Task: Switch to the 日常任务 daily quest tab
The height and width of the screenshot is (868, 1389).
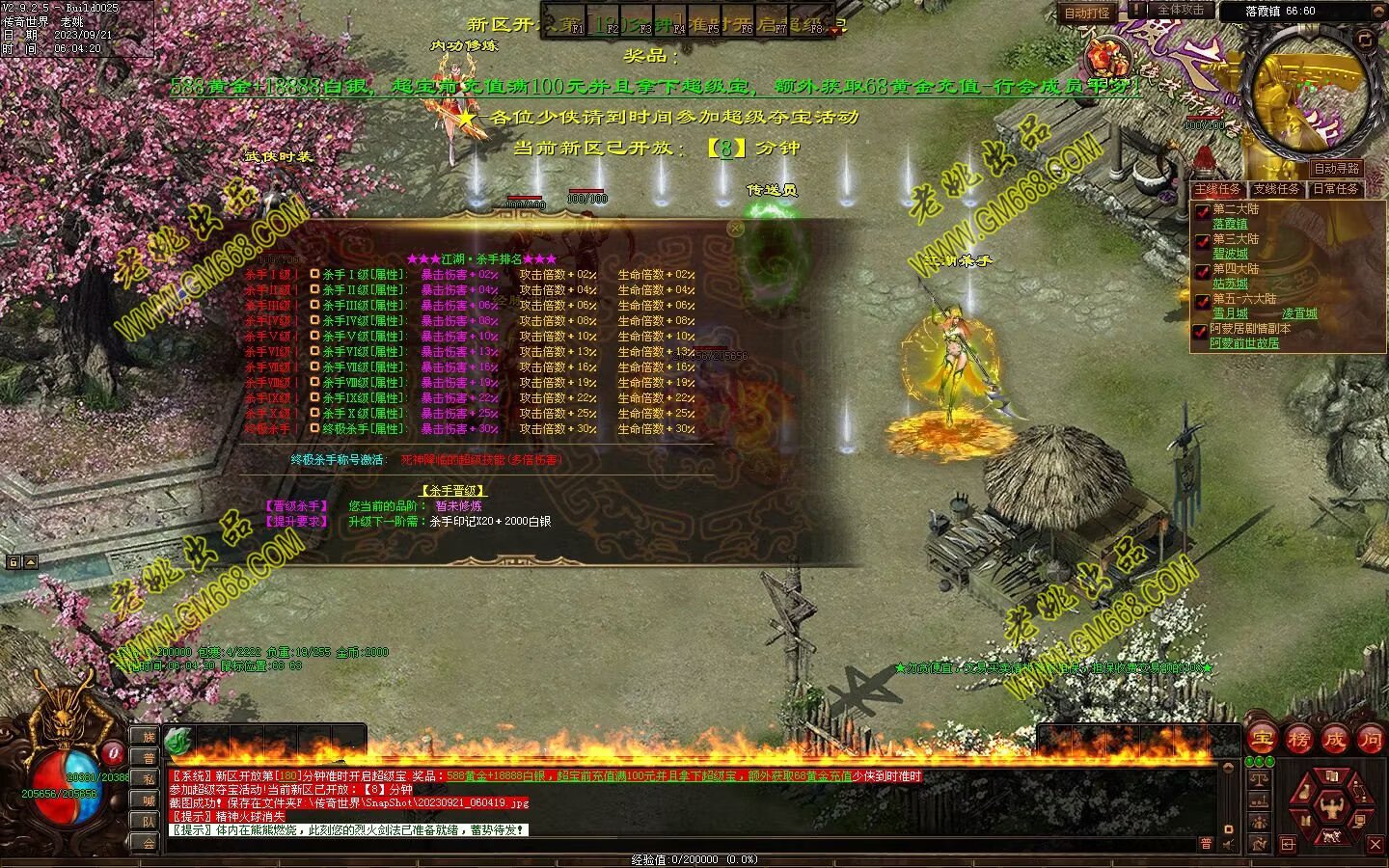Action: (1335, 189)
